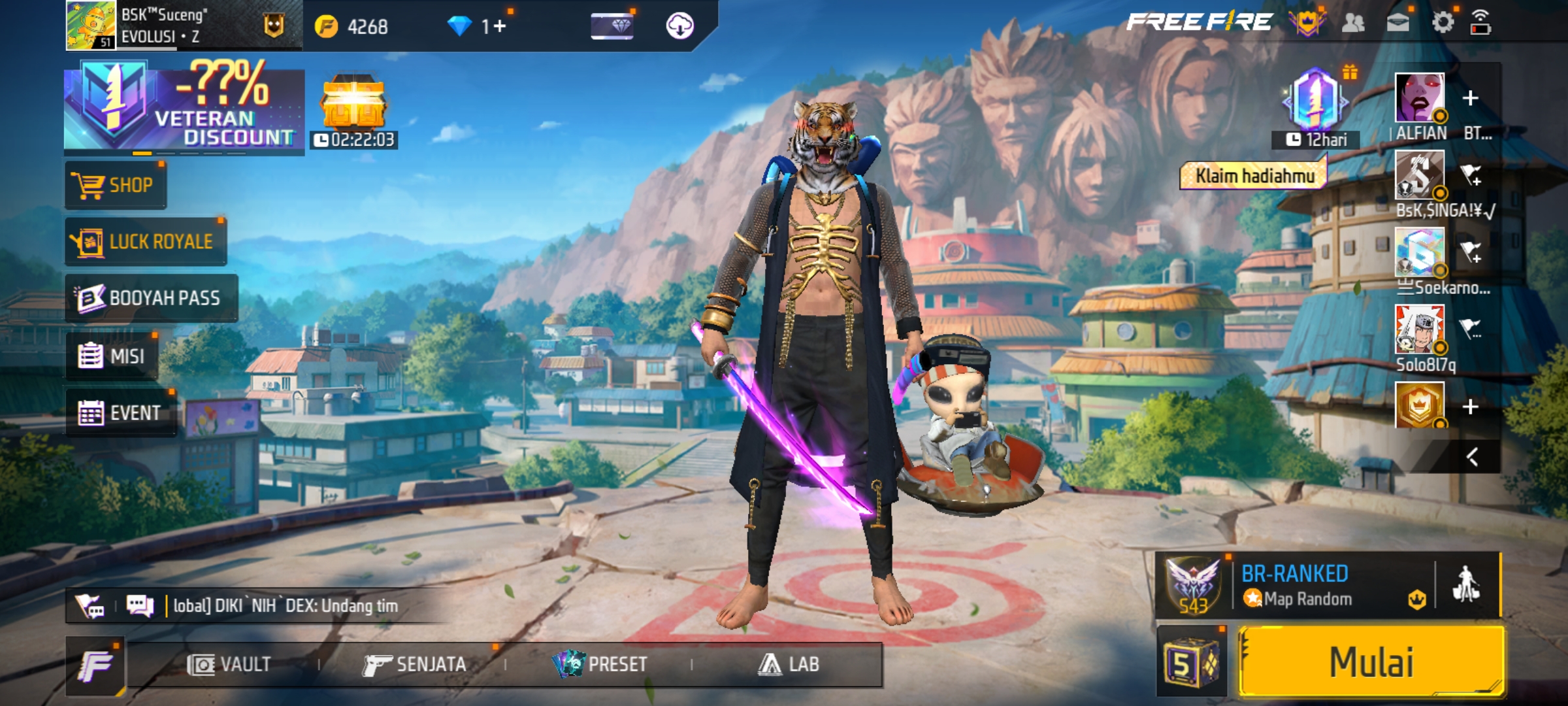Open the chat message box
The height and width of the screenshot is (706, 1568).
click(x=281, y=606)
